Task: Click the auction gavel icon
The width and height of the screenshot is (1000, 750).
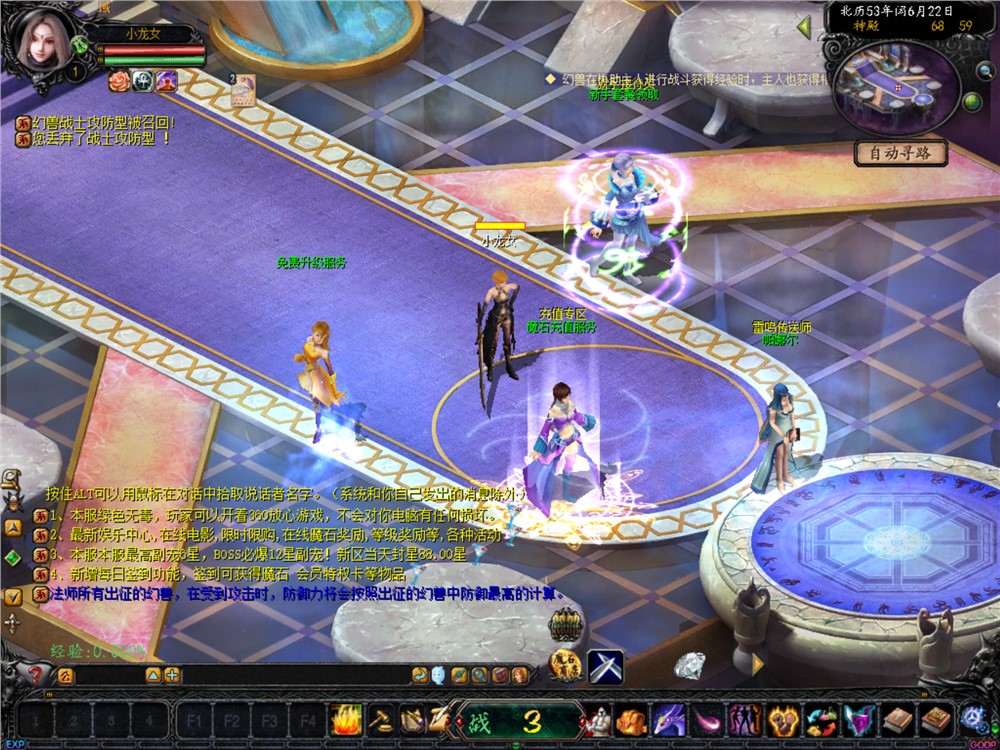Action: [380, 719]
